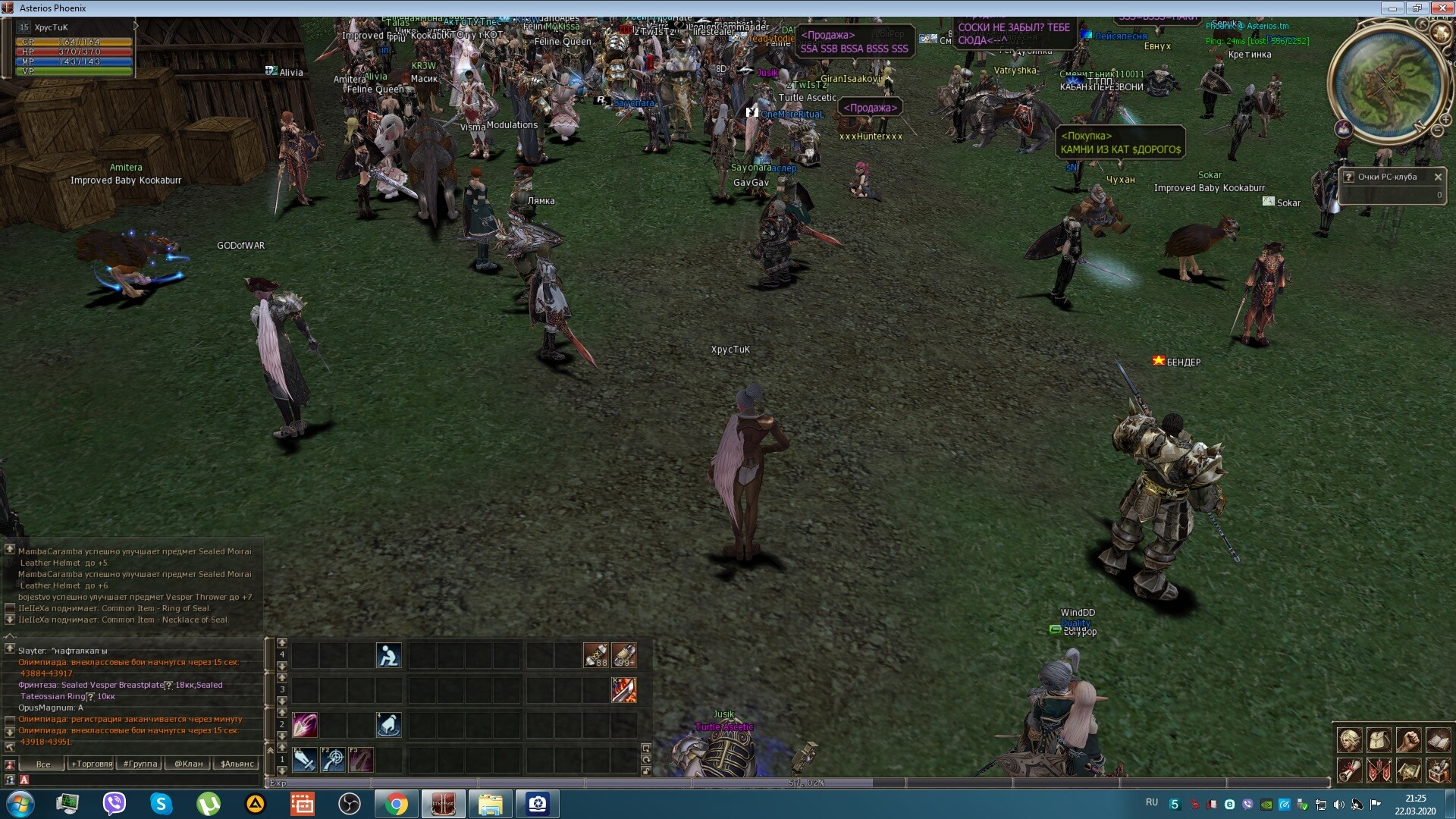This screenshot has height=819, width=1456.
Task: Switch chat to the @Клан tab
Action: (188, 764)
